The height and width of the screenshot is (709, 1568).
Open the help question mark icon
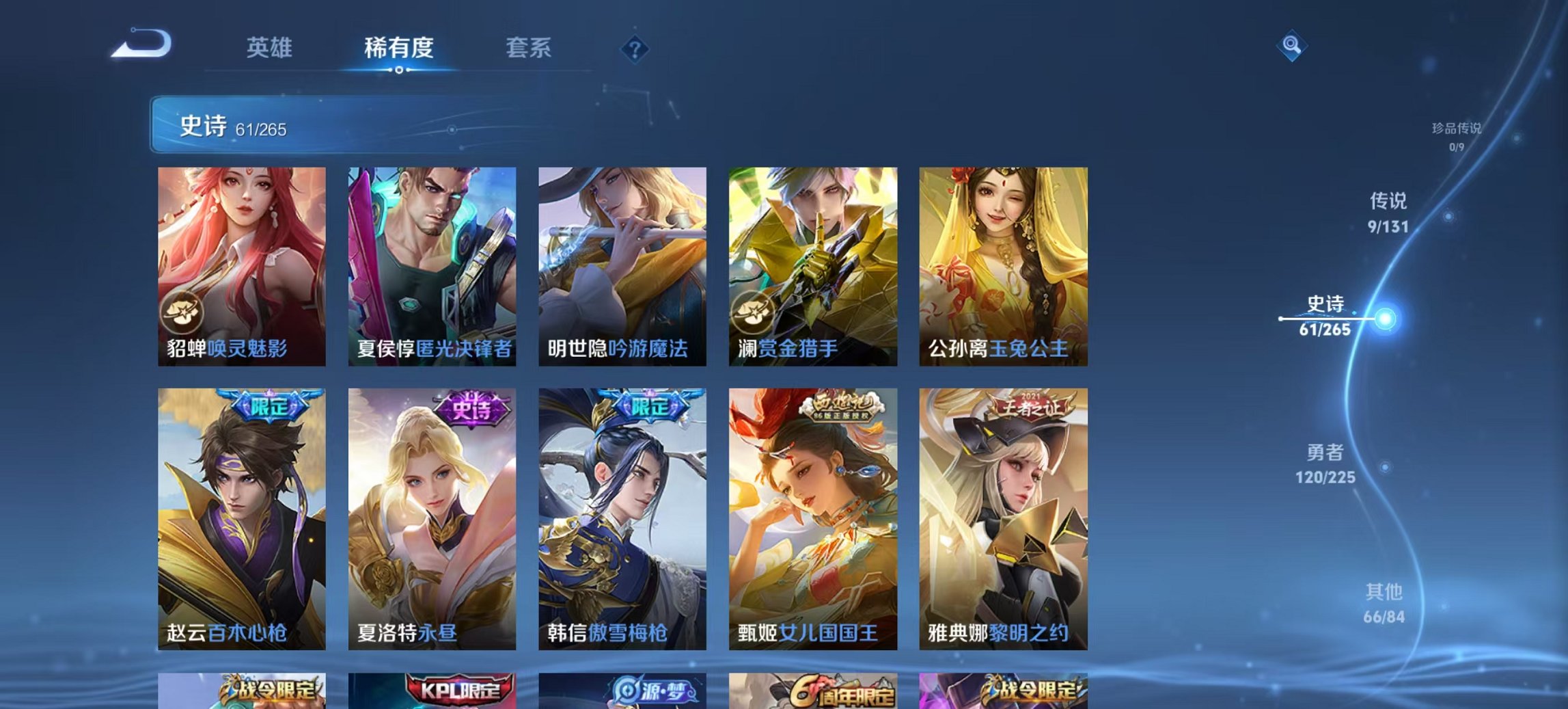click(634, 48)
